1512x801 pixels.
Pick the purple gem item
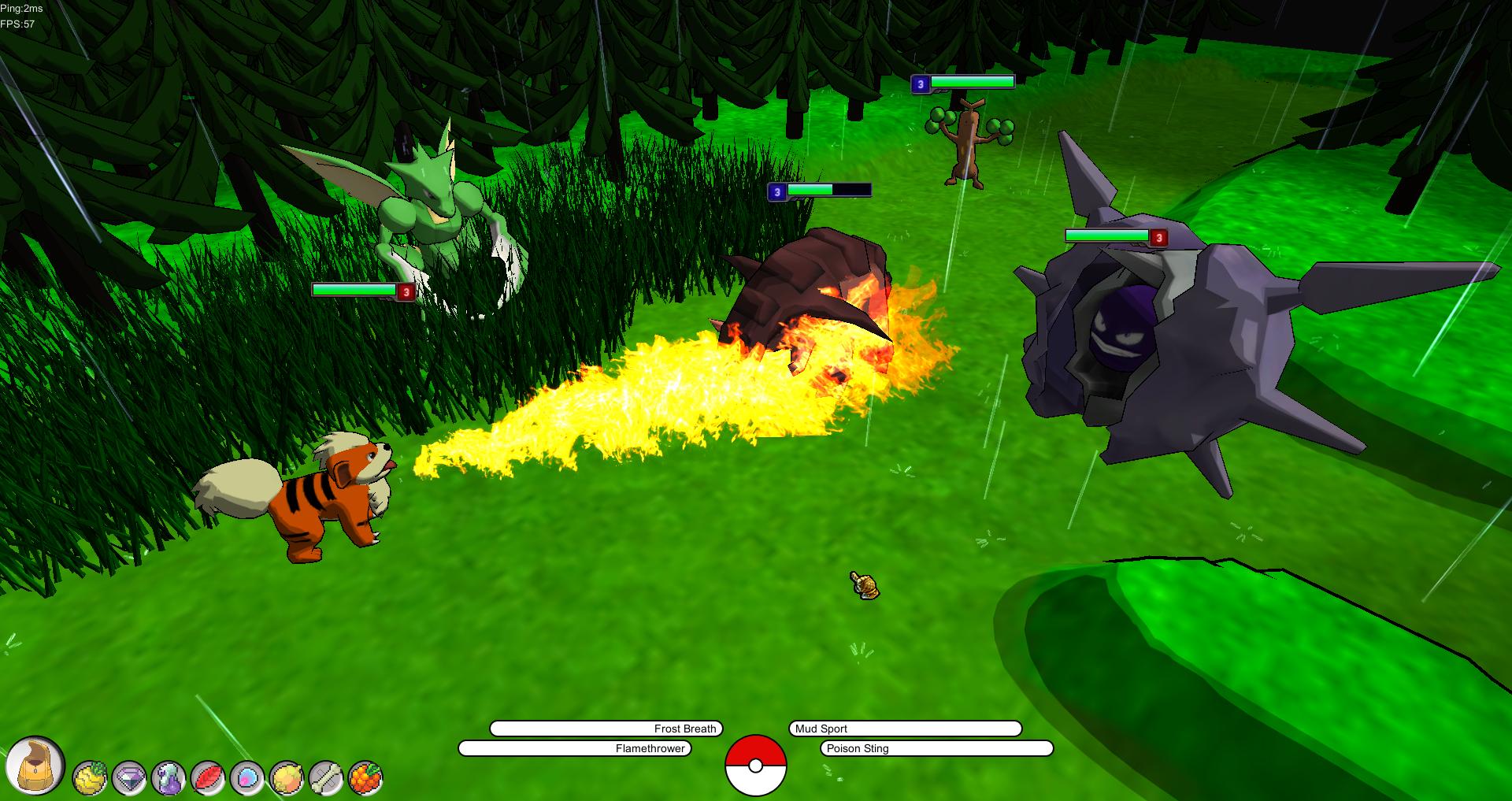coord(129,778)
